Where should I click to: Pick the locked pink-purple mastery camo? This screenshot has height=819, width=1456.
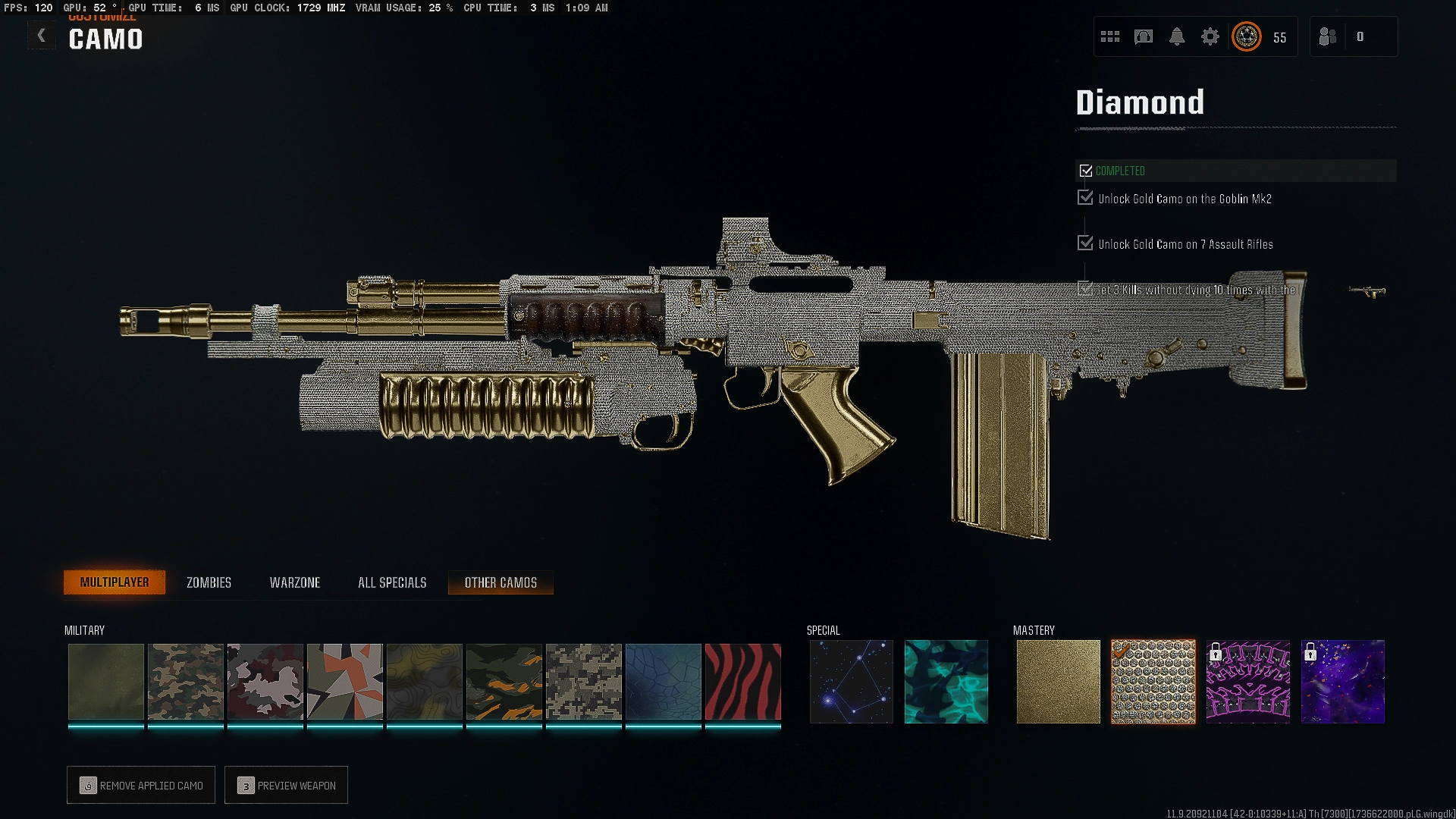1247,682
